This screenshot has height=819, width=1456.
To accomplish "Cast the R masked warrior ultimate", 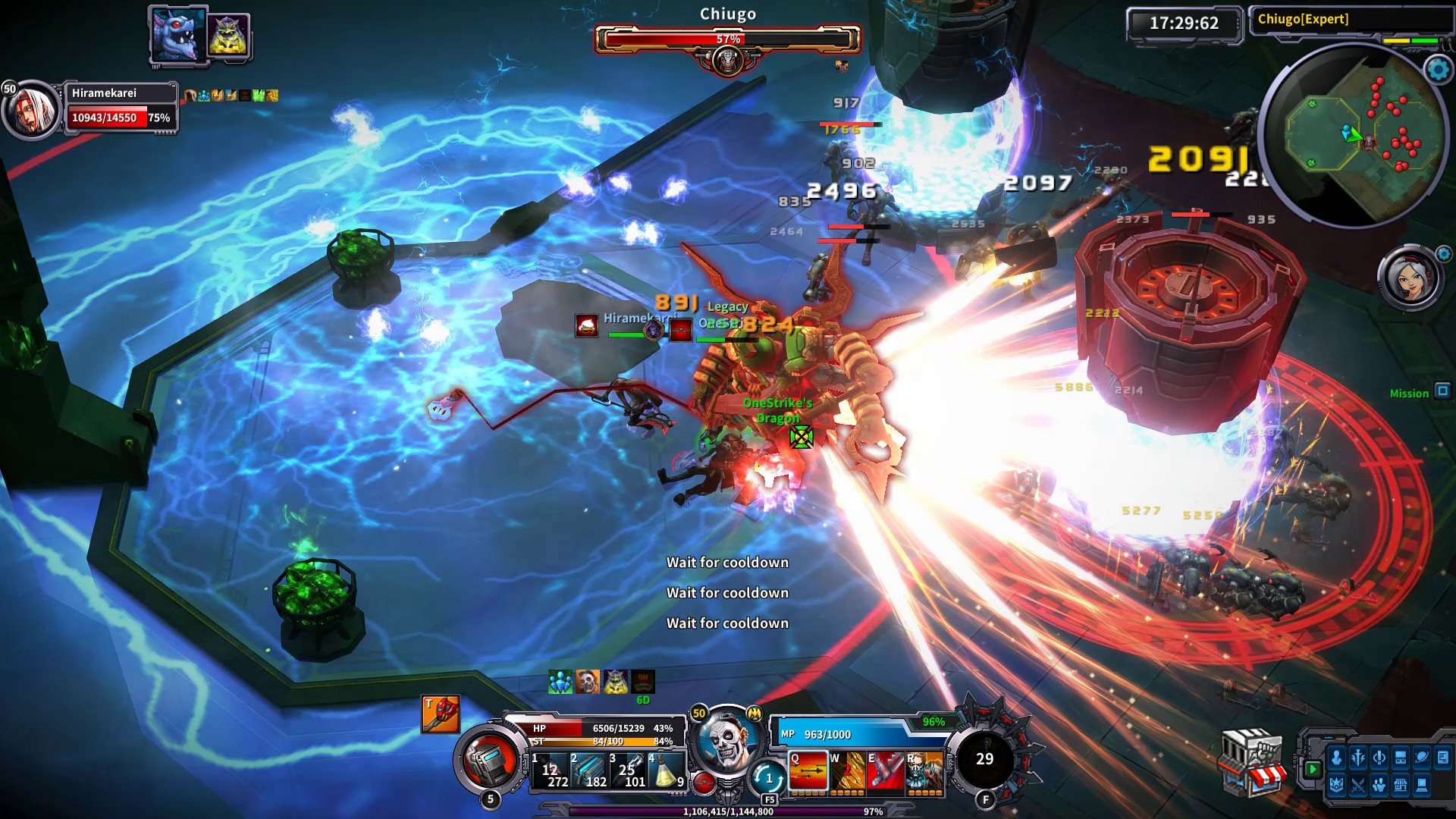I will [x=924, y=772].
